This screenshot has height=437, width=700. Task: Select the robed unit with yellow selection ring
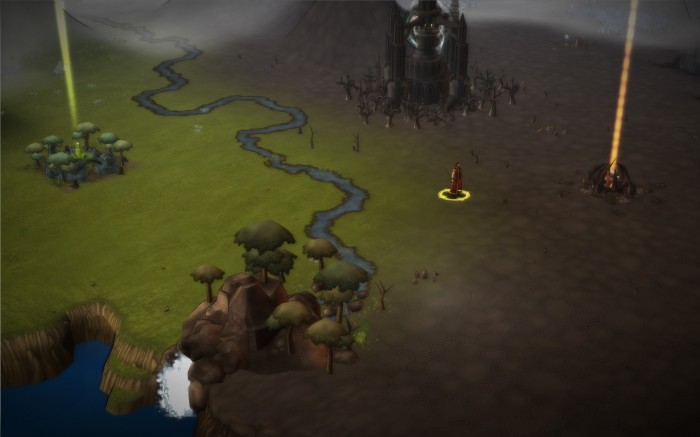(x=455, y=180)
